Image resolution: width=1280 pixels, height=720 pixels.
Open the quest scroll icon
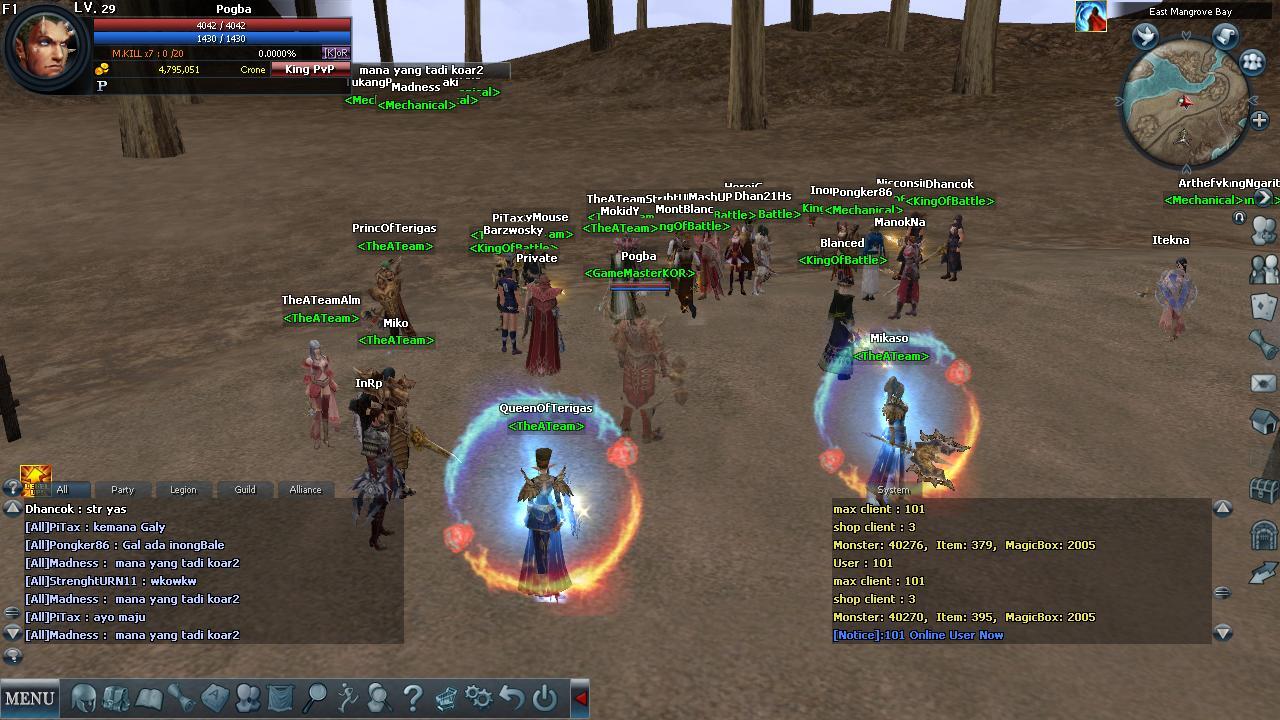(182, 697)
